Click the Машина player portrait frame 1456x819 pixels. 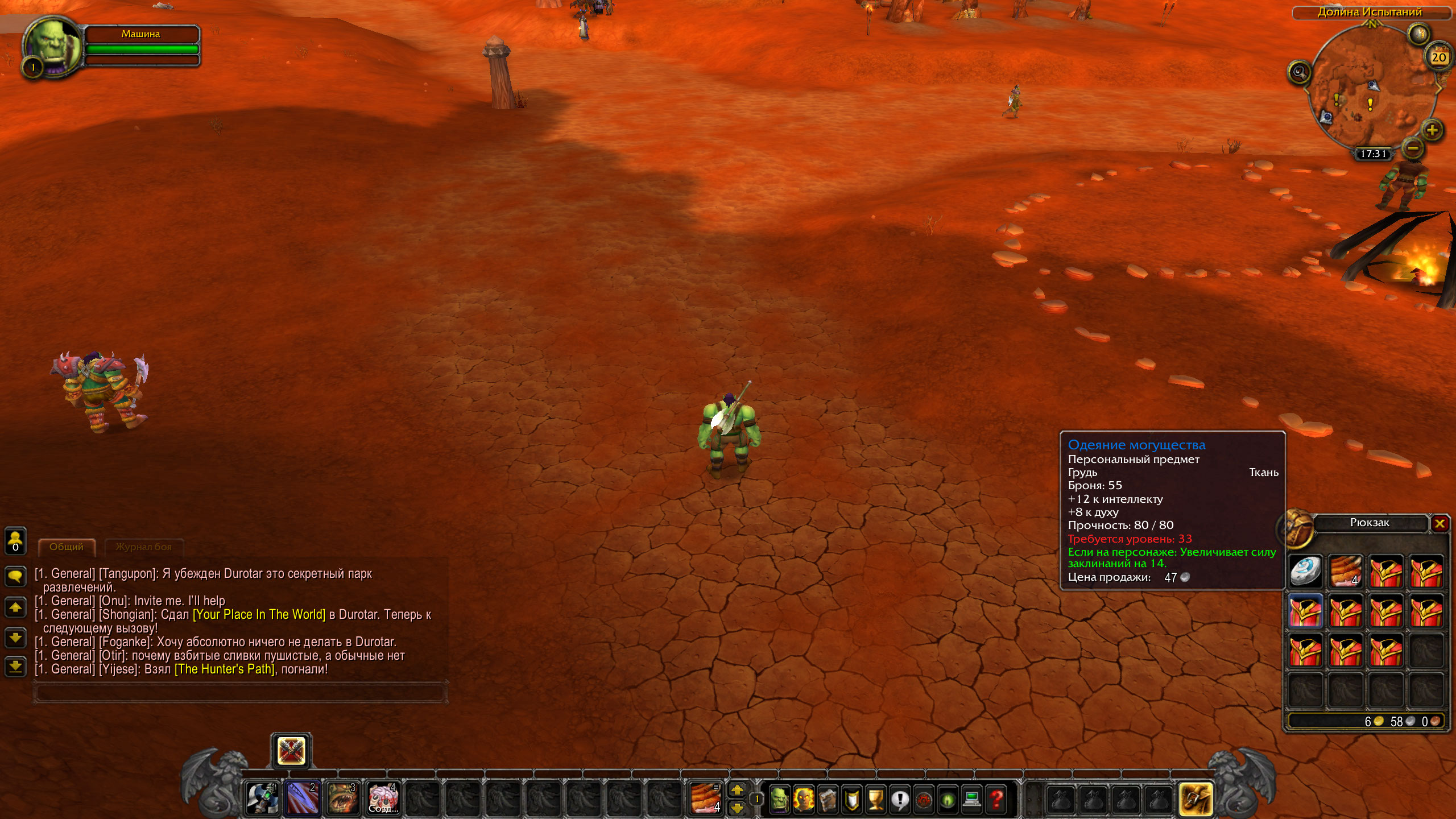(52, 47)
